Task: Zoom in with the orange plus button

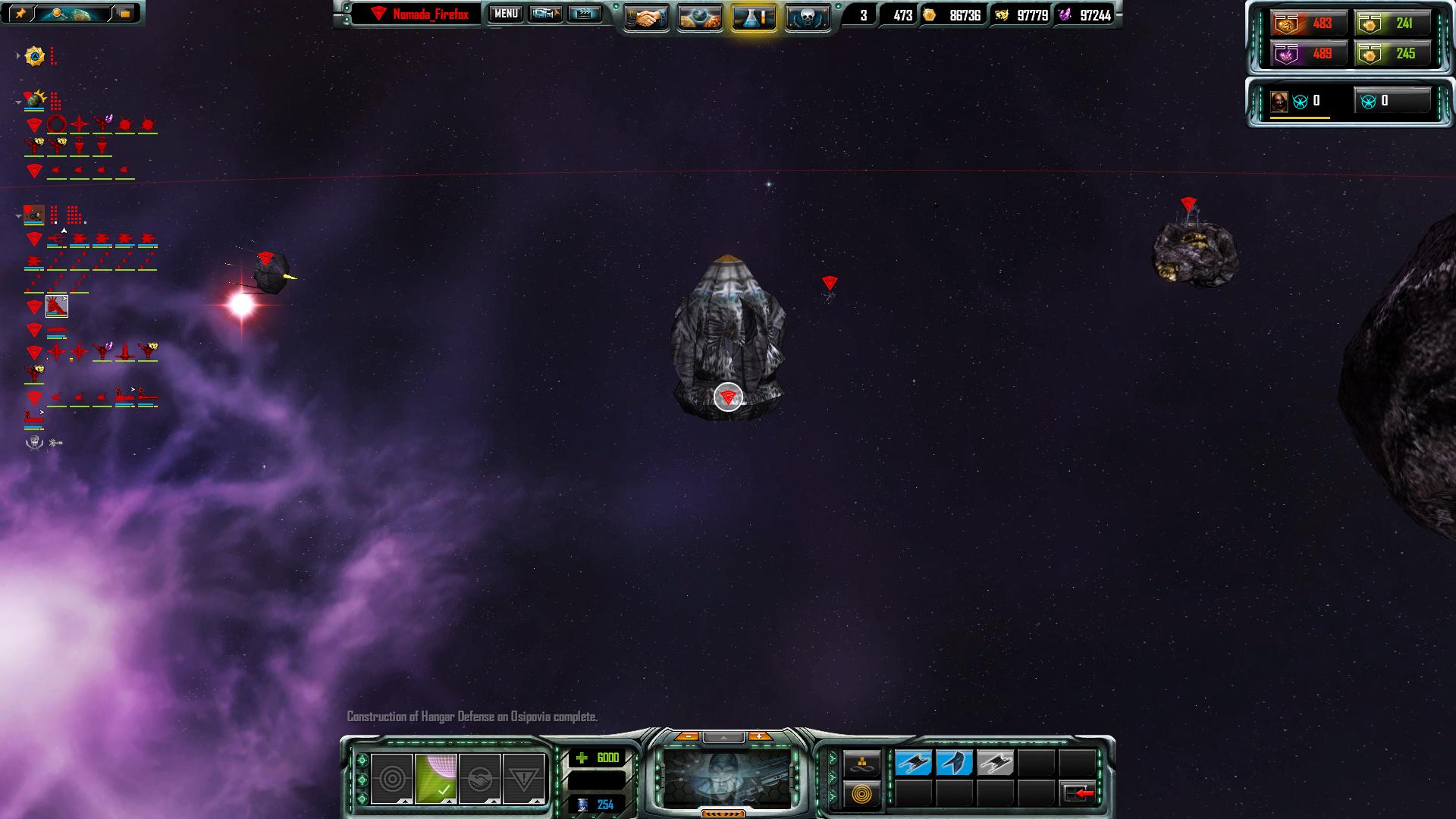Action: [x=758, y=736]
